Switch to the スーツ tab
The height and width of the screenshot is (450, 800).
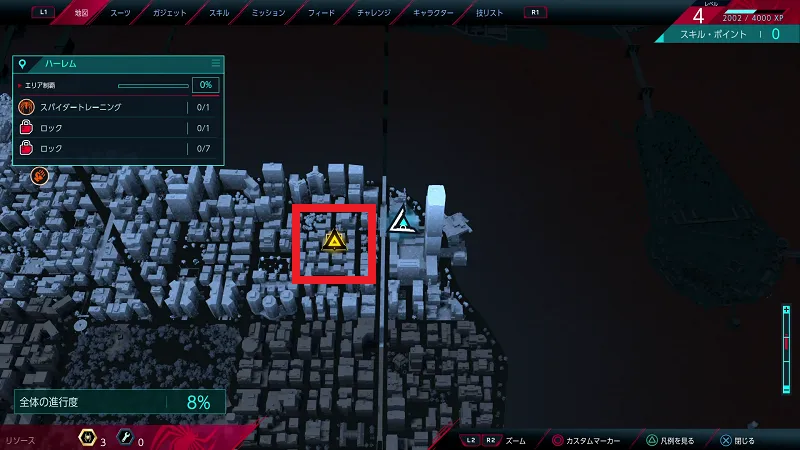[x=120, y=13]
